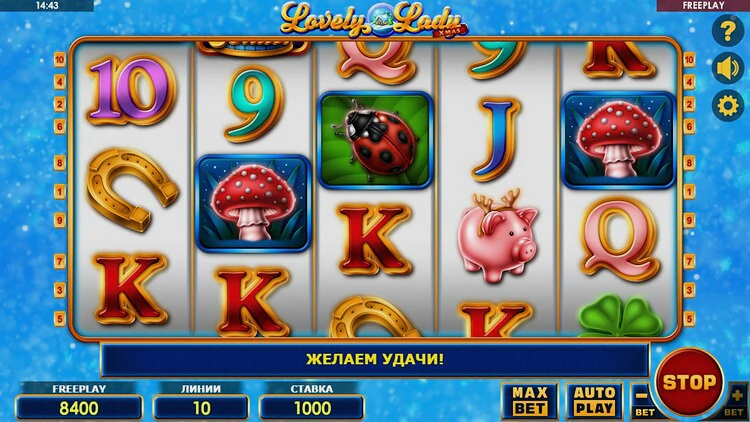This screenshot has width=750, height=422.
Task: Select the ЛИНИИ lines field
Action: 201,407
